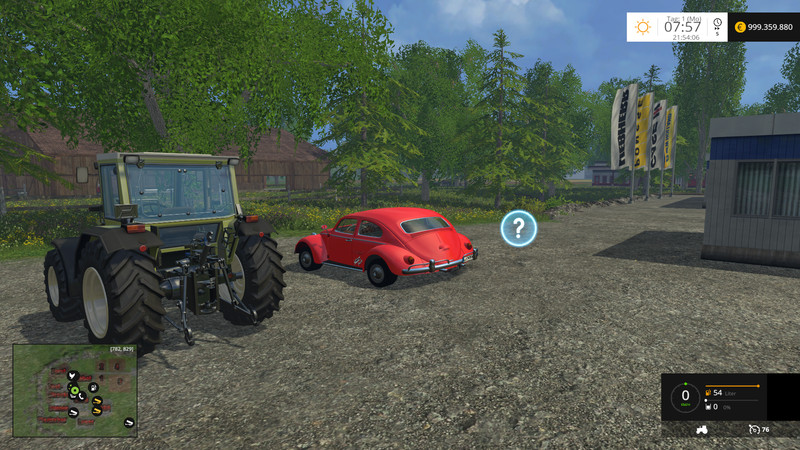800x450 pixels.
Task: Toggle the cruise control icon
Action: 752,429
